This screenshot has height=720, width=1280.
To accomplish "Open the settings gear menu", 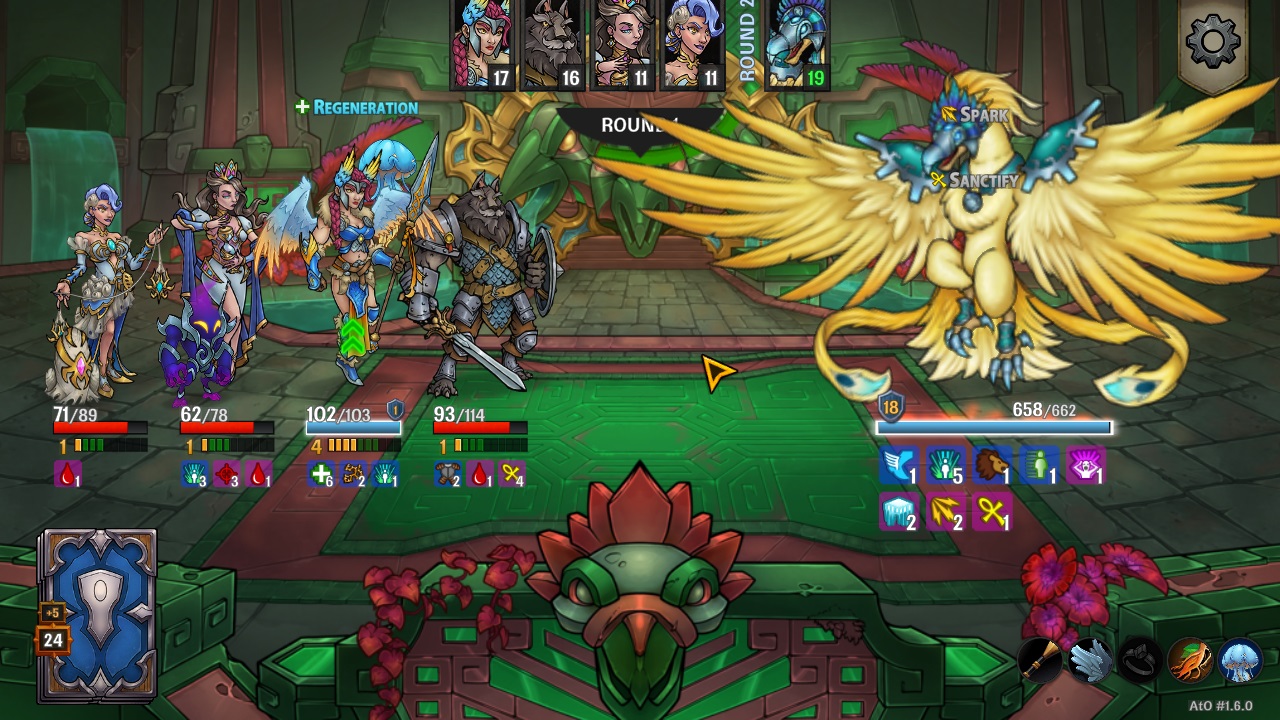I will pos(1212,40).
